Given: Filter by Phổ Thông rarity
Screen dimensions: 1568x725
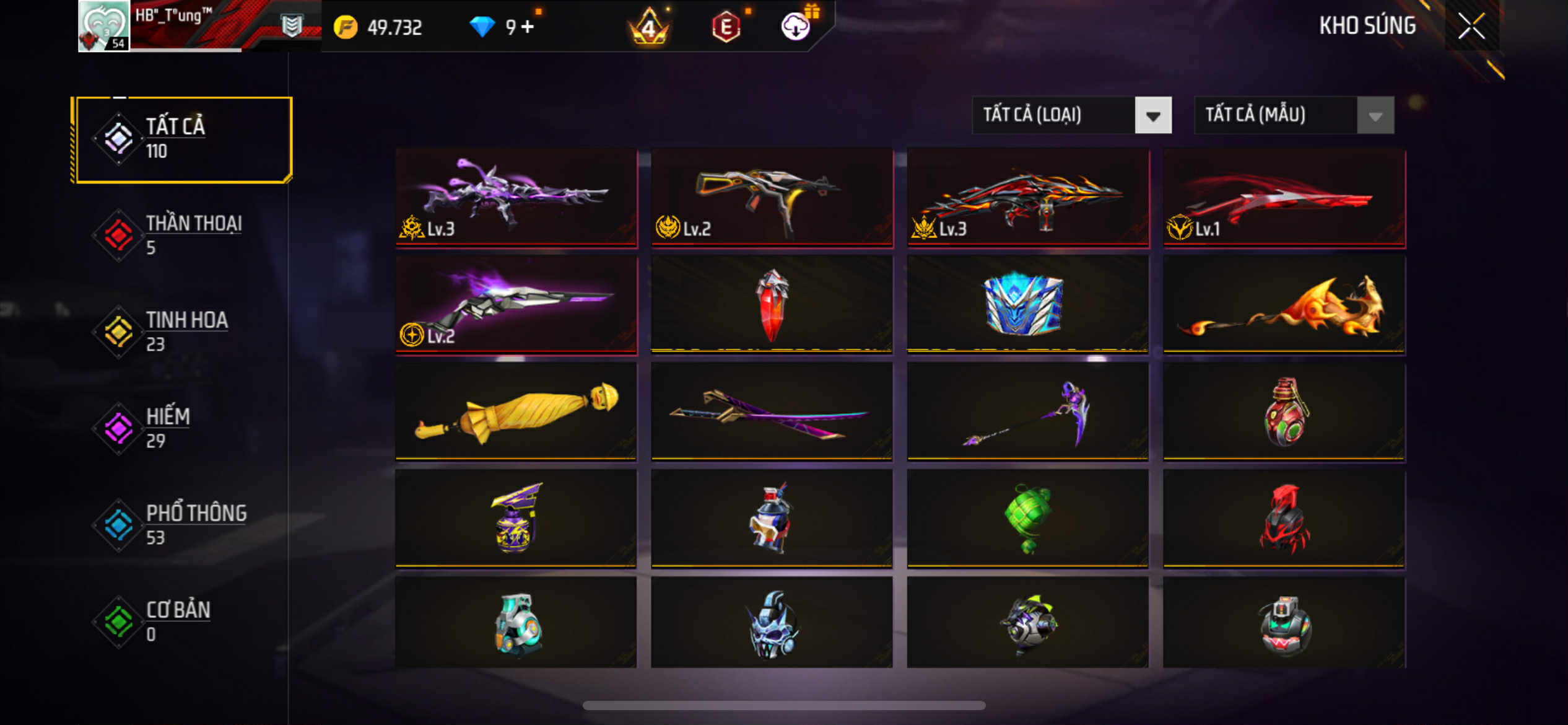Looking at the screenshot, I should click(x=182, y=524).
